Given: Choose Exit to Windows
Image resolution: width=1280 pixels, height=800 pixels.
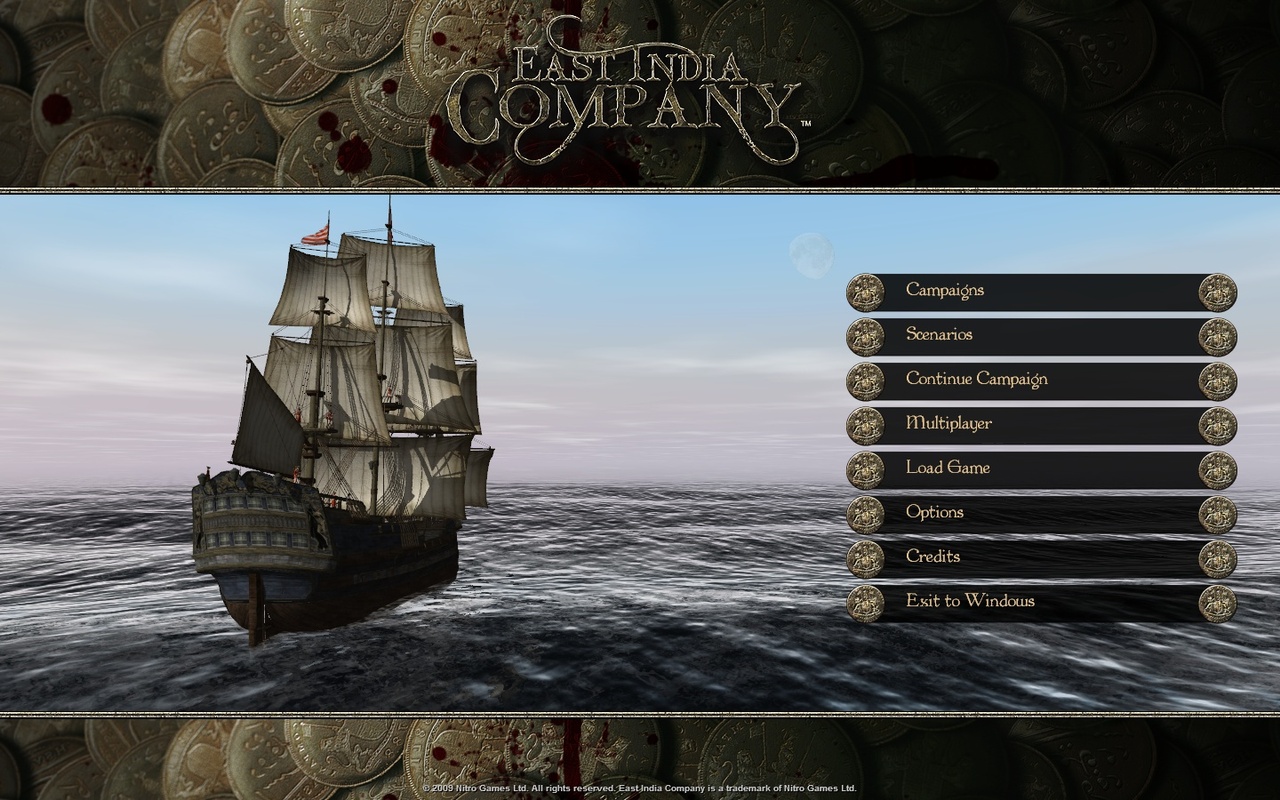Looking at the screenshot, I should tap(970, 601).
